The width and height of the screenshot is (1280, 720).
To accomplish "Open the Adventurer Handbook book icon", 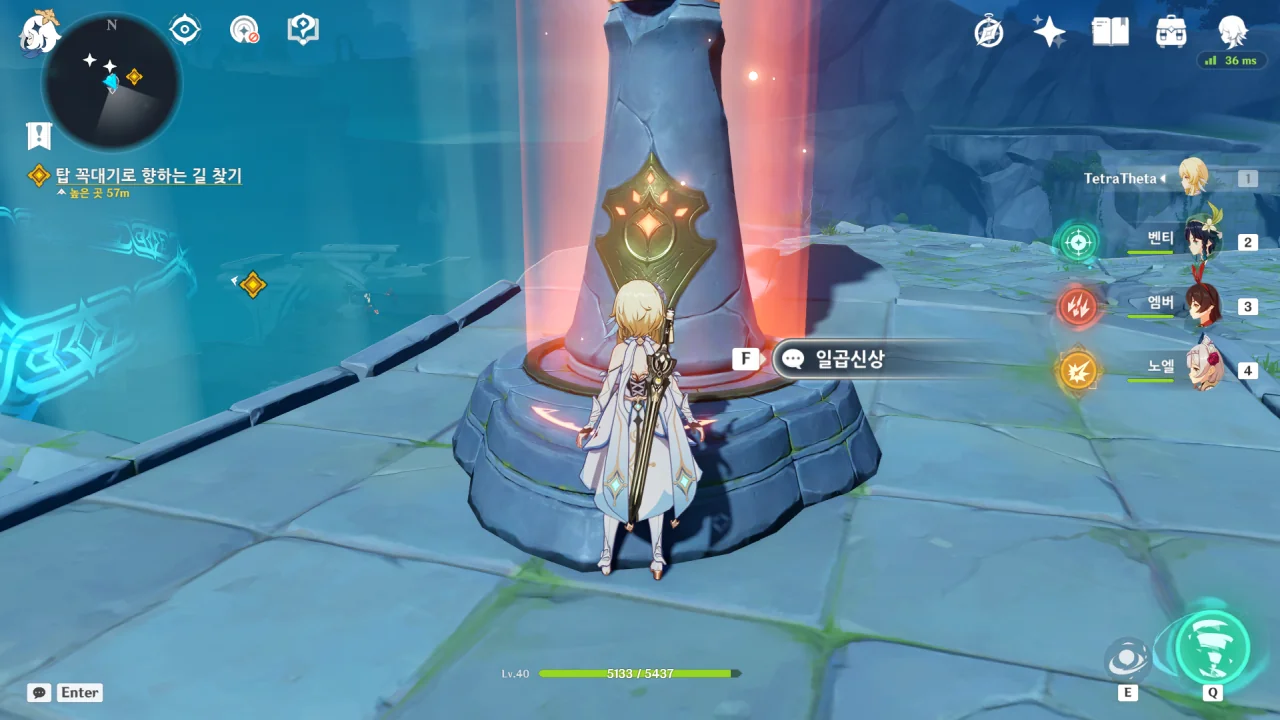I will coord(1110,32).
